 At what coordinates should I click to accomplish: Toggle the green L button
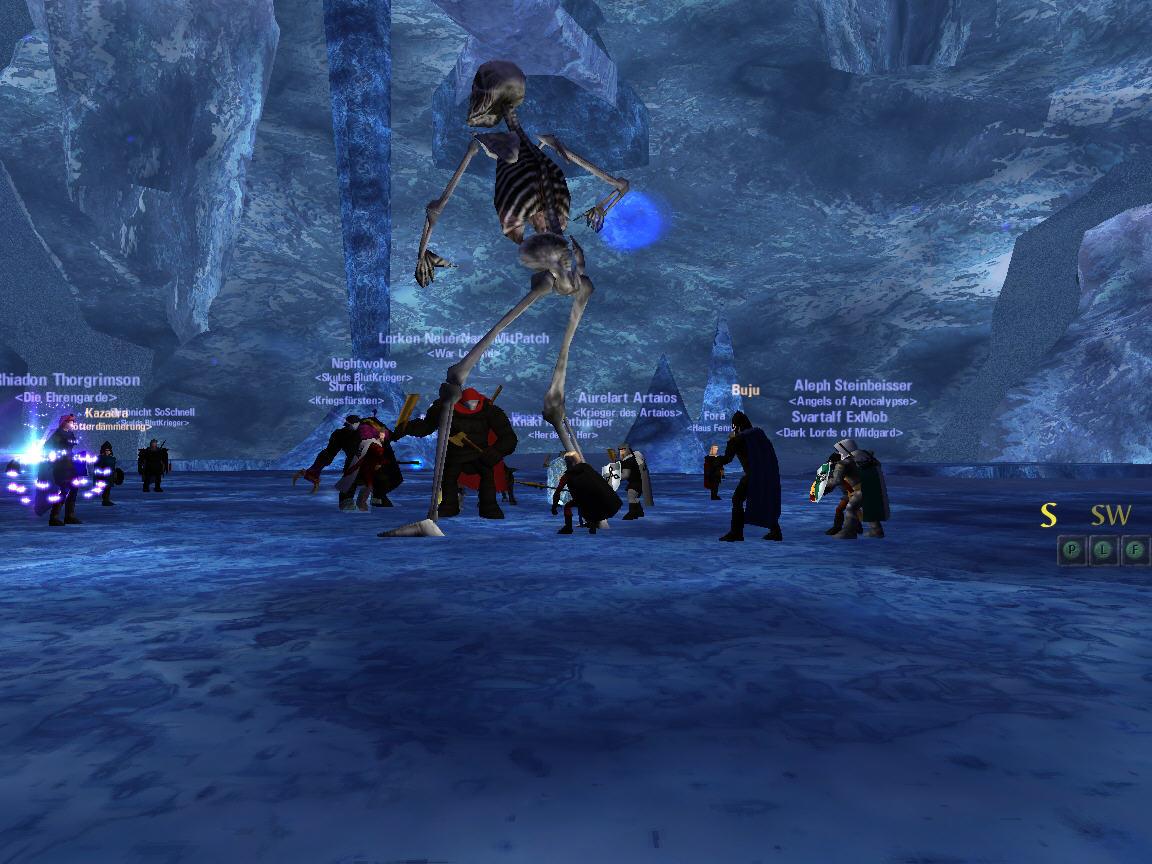(x=1103, y=550)
